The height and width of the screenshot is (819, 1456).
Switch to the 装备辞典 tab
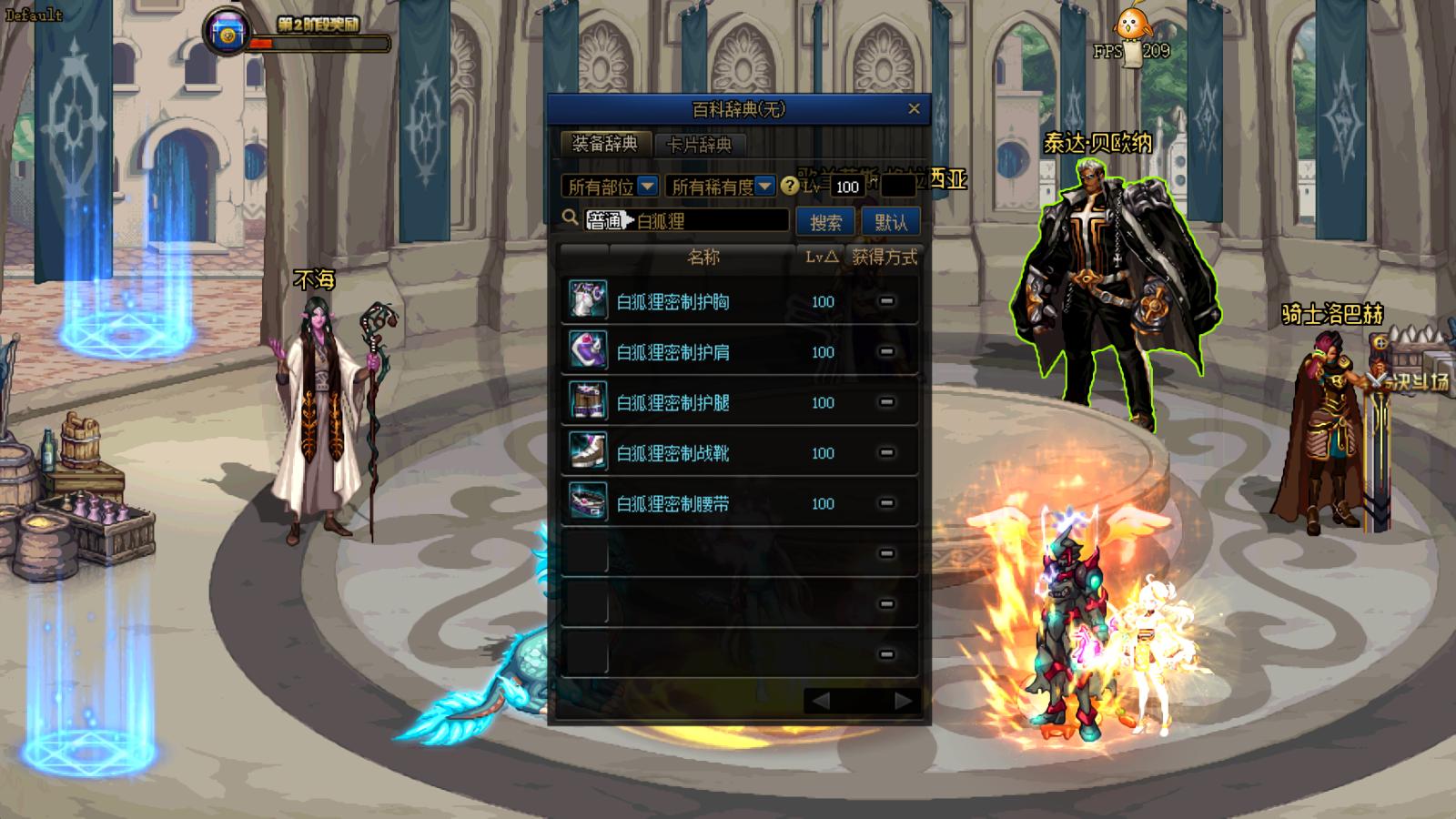pos(605,144)
